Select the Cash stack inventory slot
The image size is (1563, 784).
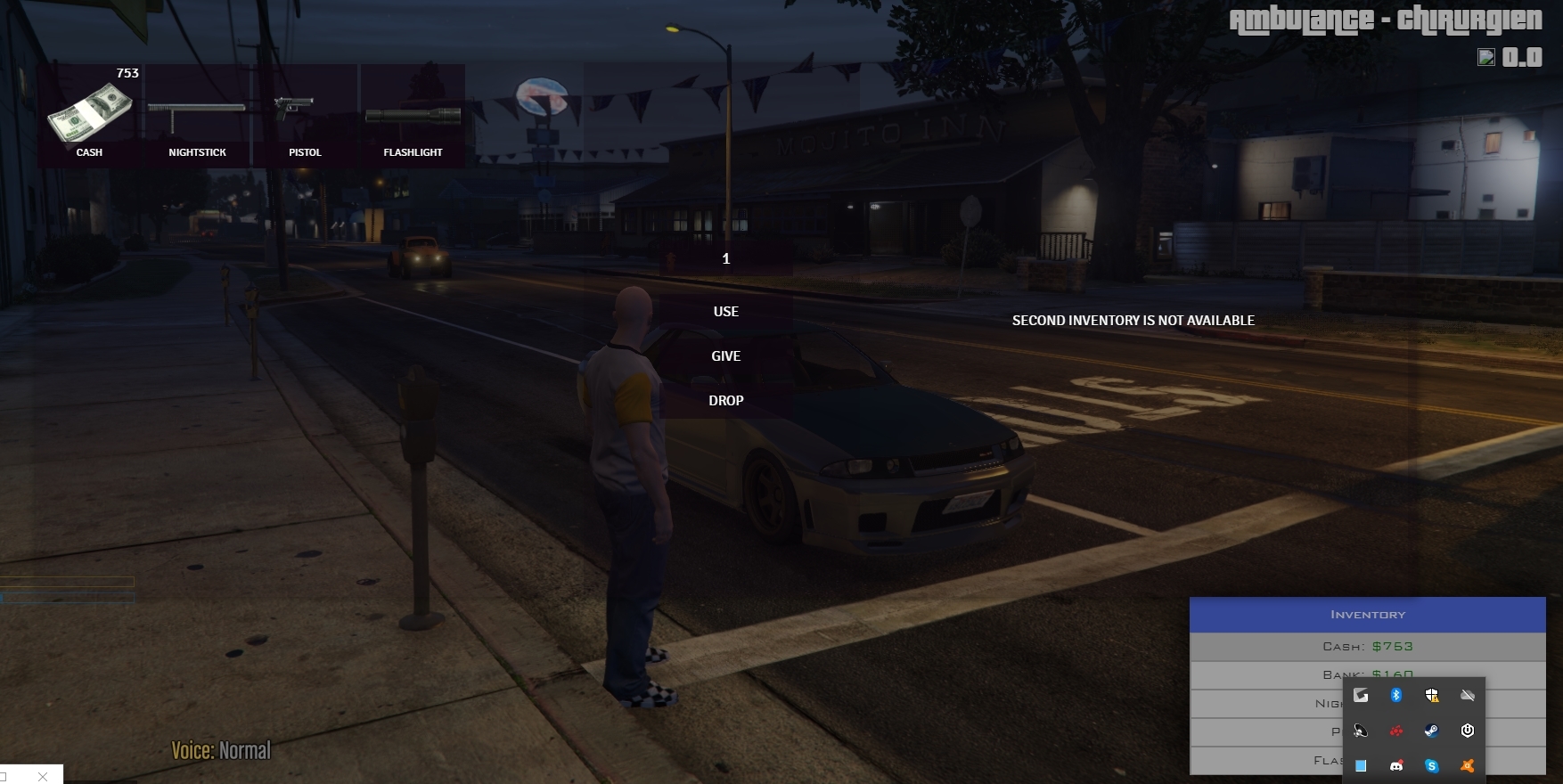click(x=89, y=116)
